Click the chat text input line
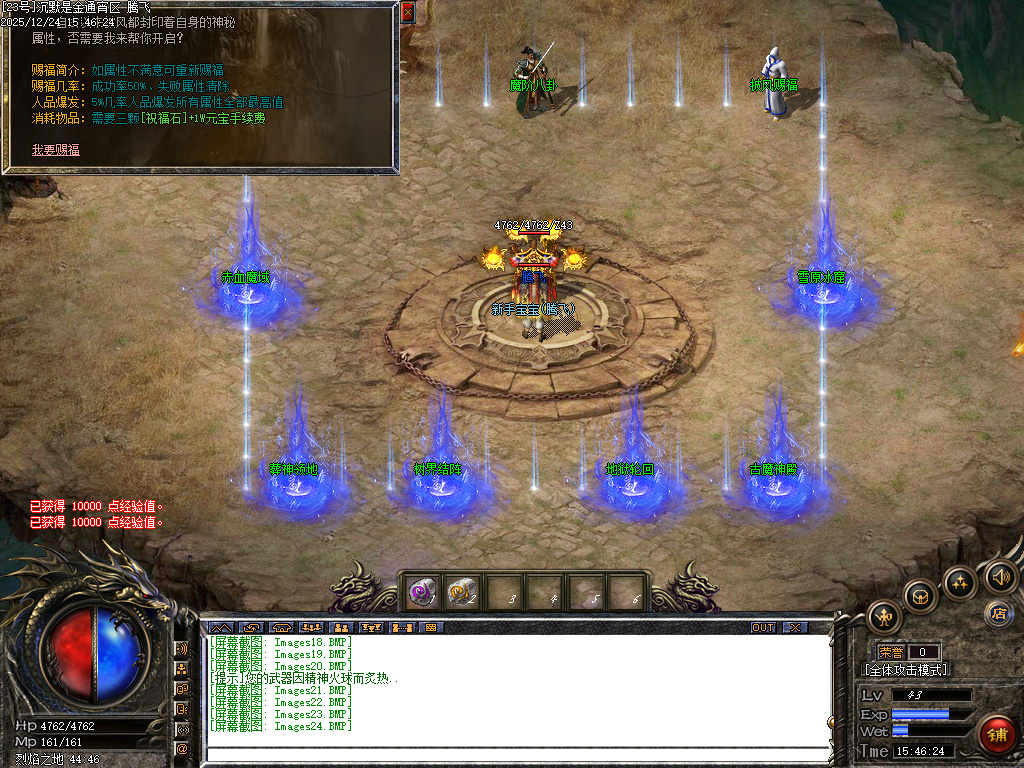1024x768 pixels. pyautogui.click(x=518, y=752)
